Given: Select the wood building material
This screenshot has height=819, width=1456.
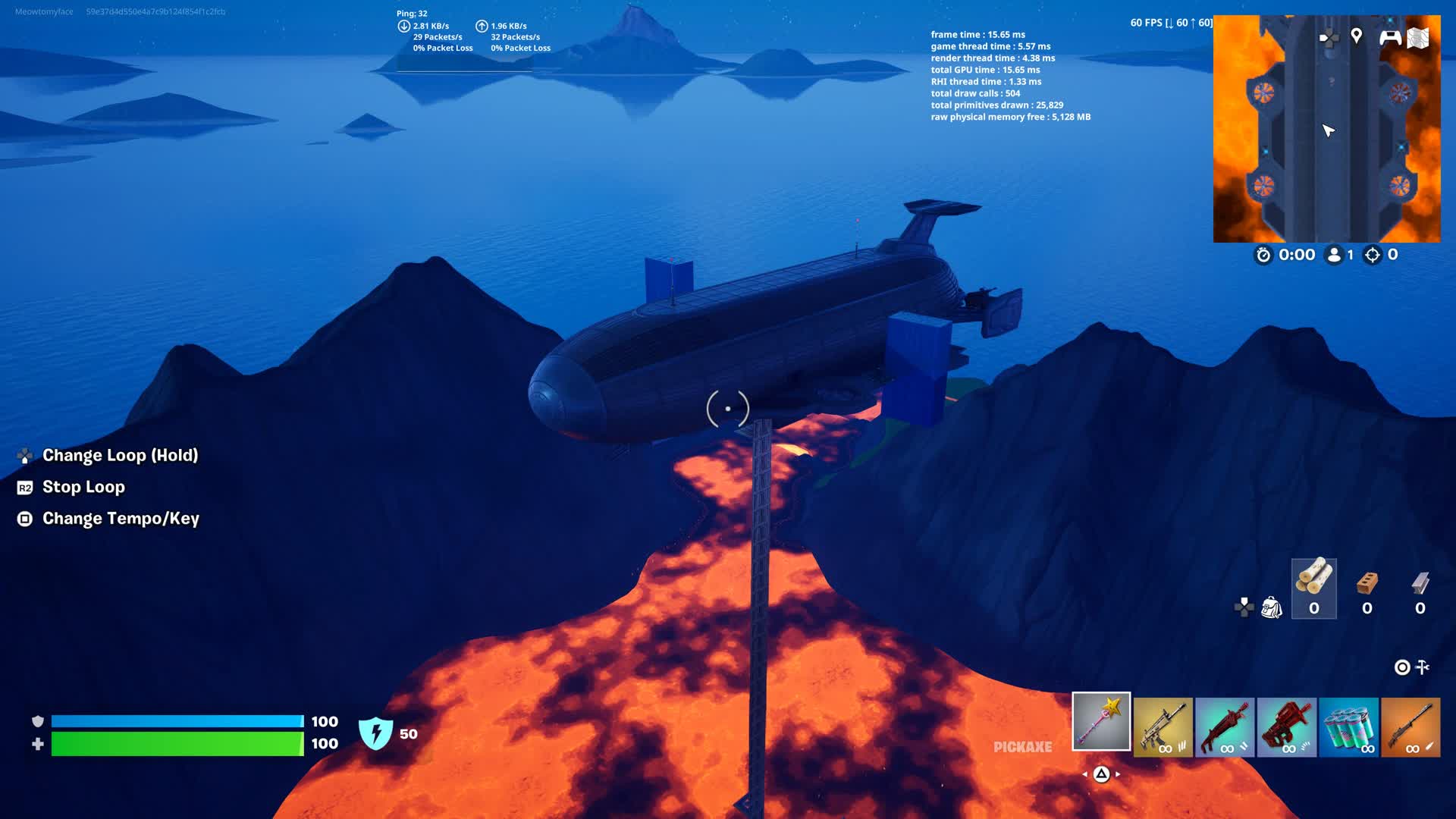Looking at the screenshot, I should [1314, 588].
